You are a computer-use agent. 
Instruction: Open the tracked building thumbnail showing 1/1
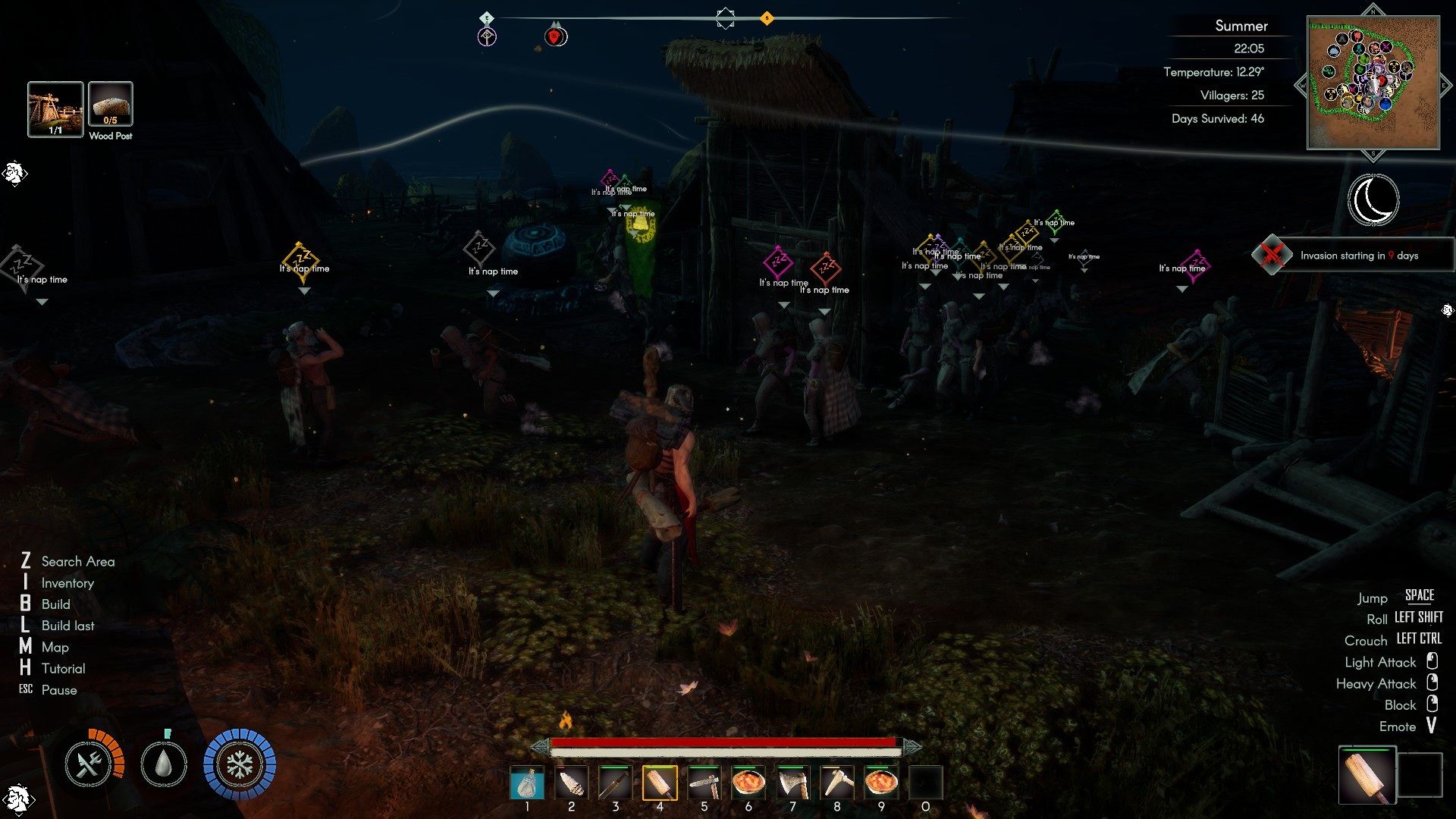(55, 109)
